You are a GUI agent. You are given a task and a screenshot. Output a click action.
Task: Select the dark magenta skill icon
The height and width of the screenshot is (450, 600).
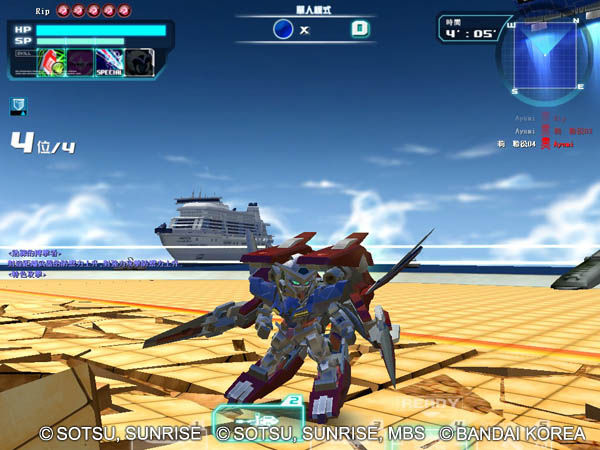point(80,62)
